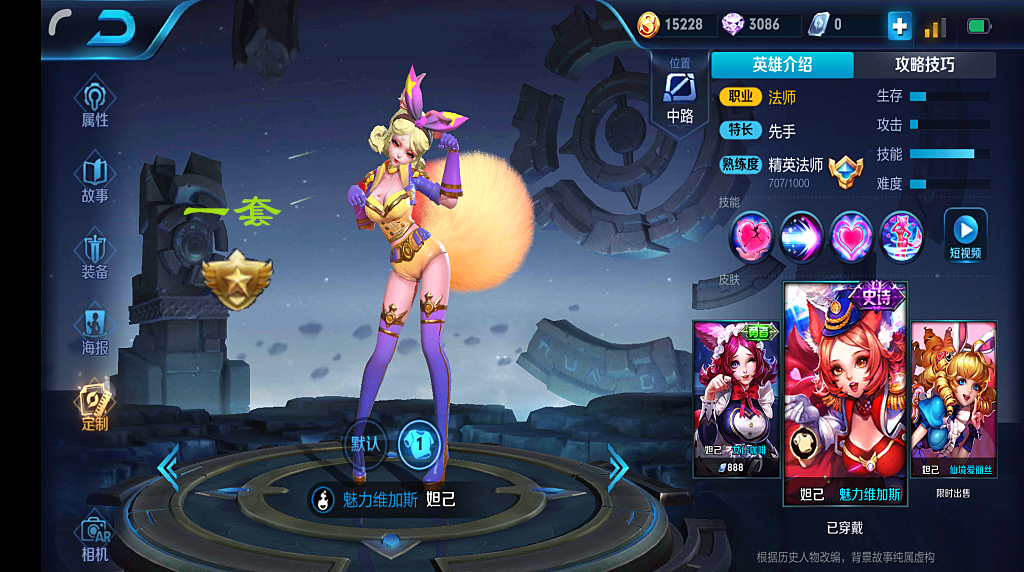The height and width of the screenshot is (572, 1024).
Task: Select the 魅力维加斯 epic skin card
Action: coord(845,395)
